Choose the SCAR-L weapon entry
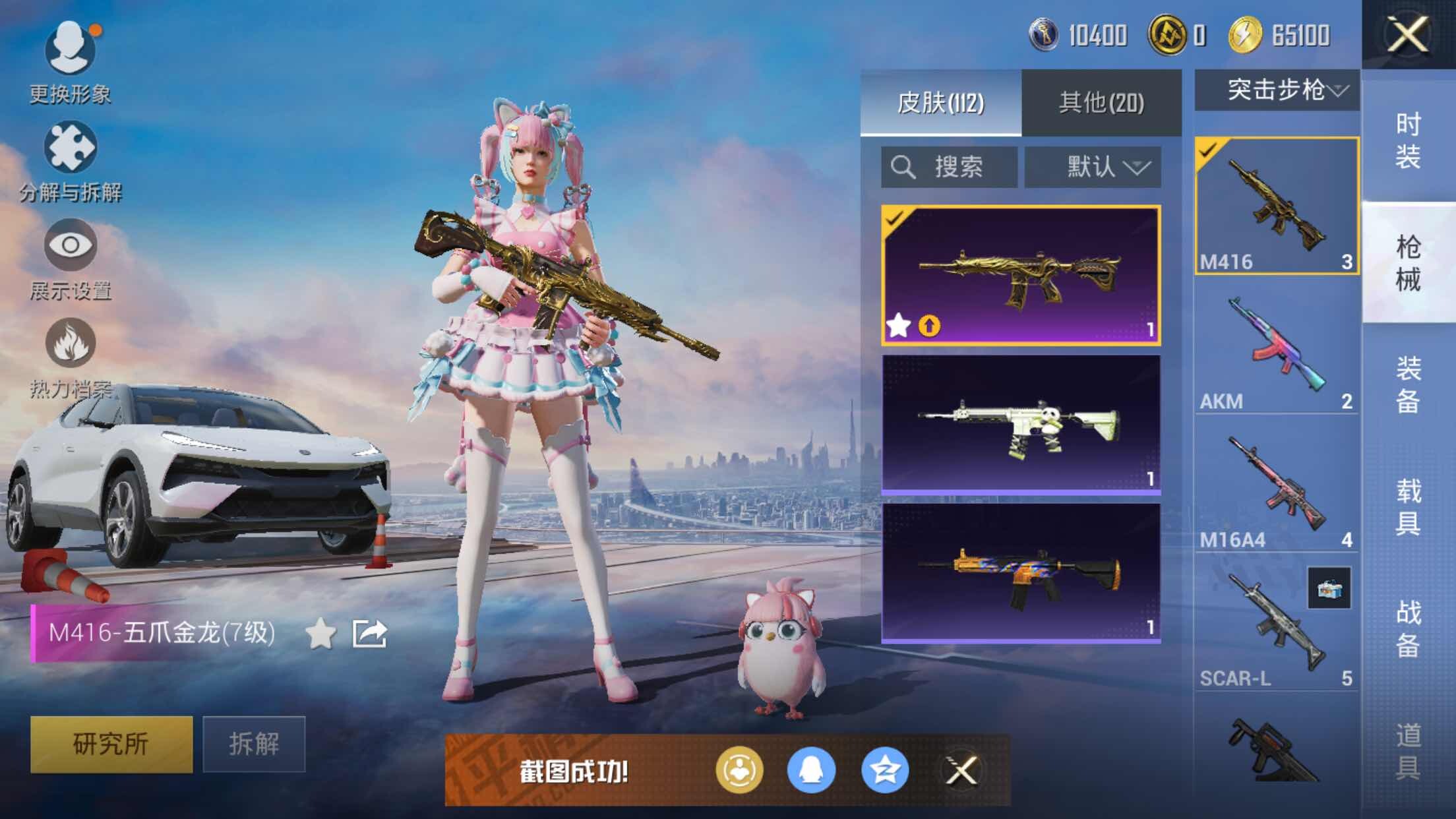The height and width of the screenshot is (819, 1456). (1276, 626)
